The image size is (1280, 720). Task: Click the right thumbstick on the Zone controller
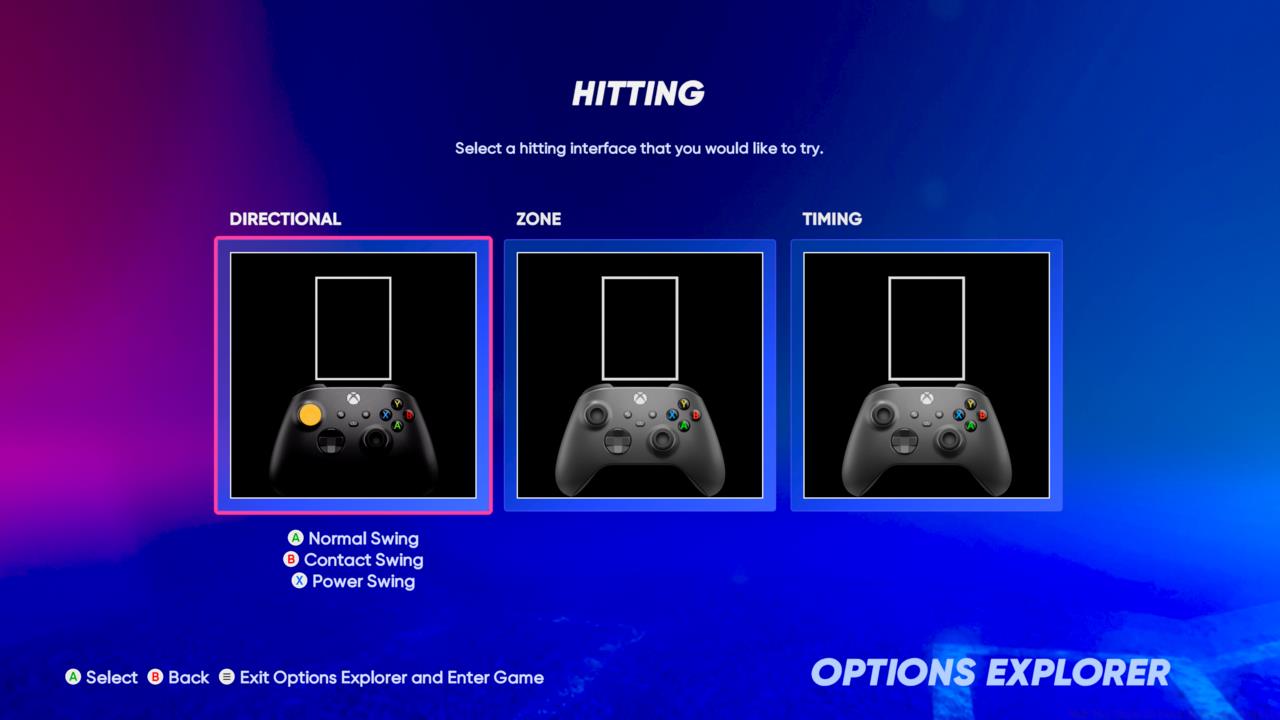[662, 438]
